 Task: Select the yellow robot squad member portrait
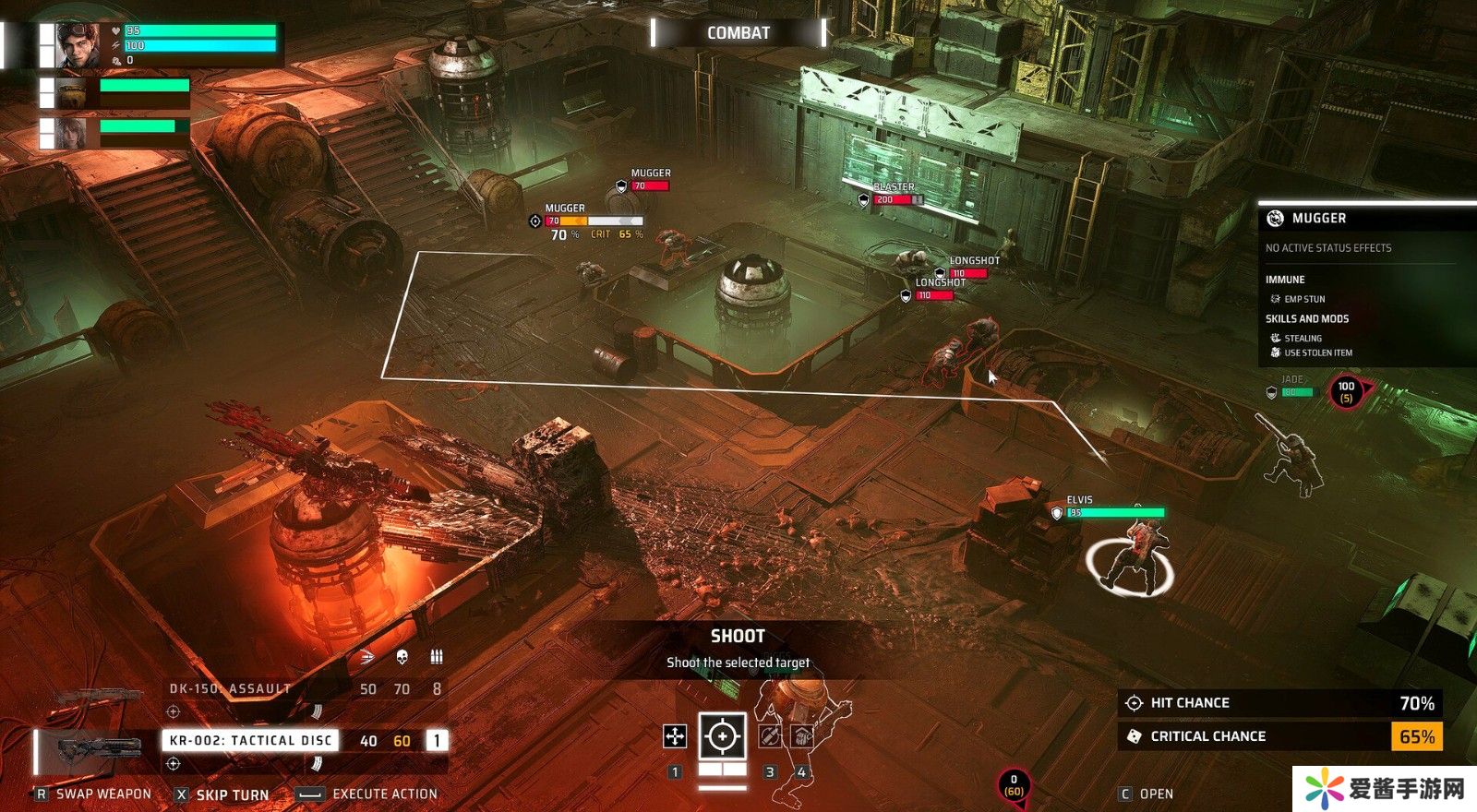coord(71,93)
